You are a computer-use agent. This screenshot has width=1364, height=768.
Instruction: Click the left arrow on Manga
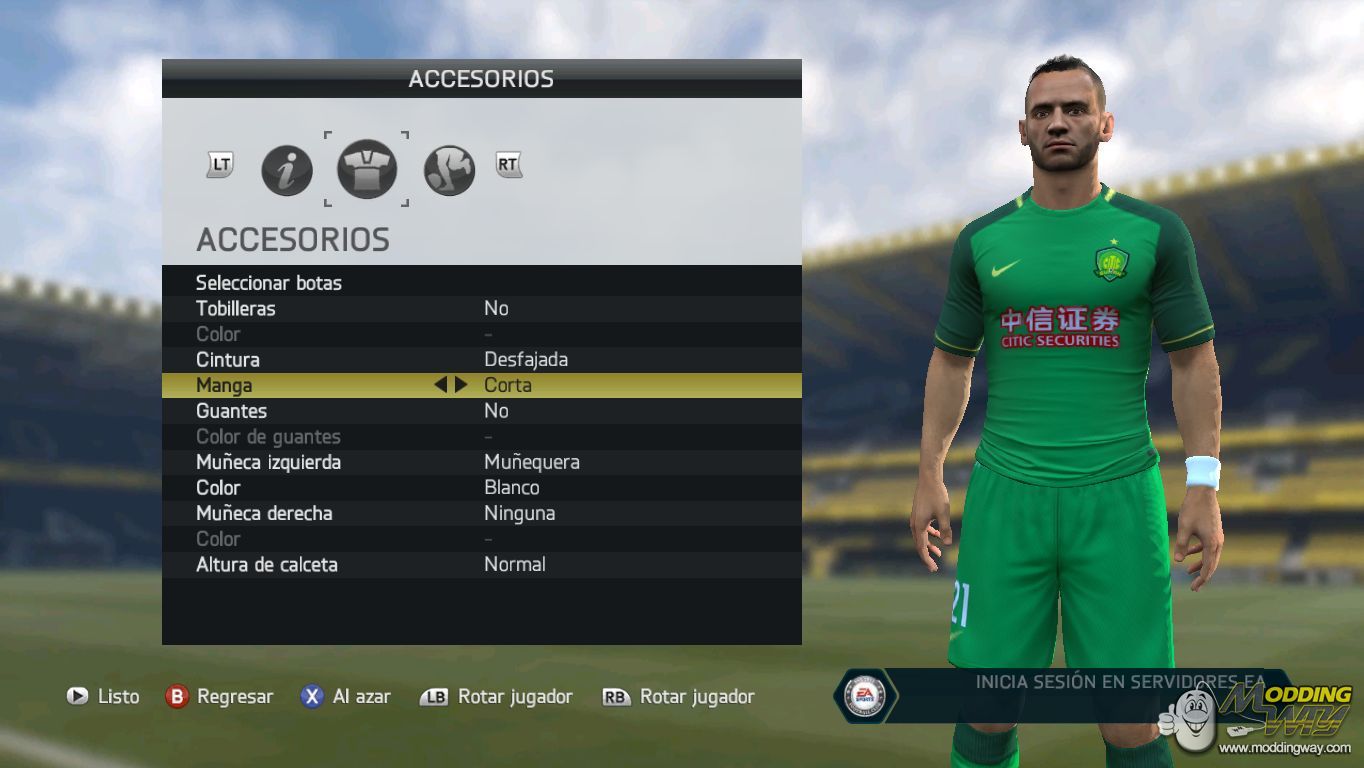[x=440, y=385]
